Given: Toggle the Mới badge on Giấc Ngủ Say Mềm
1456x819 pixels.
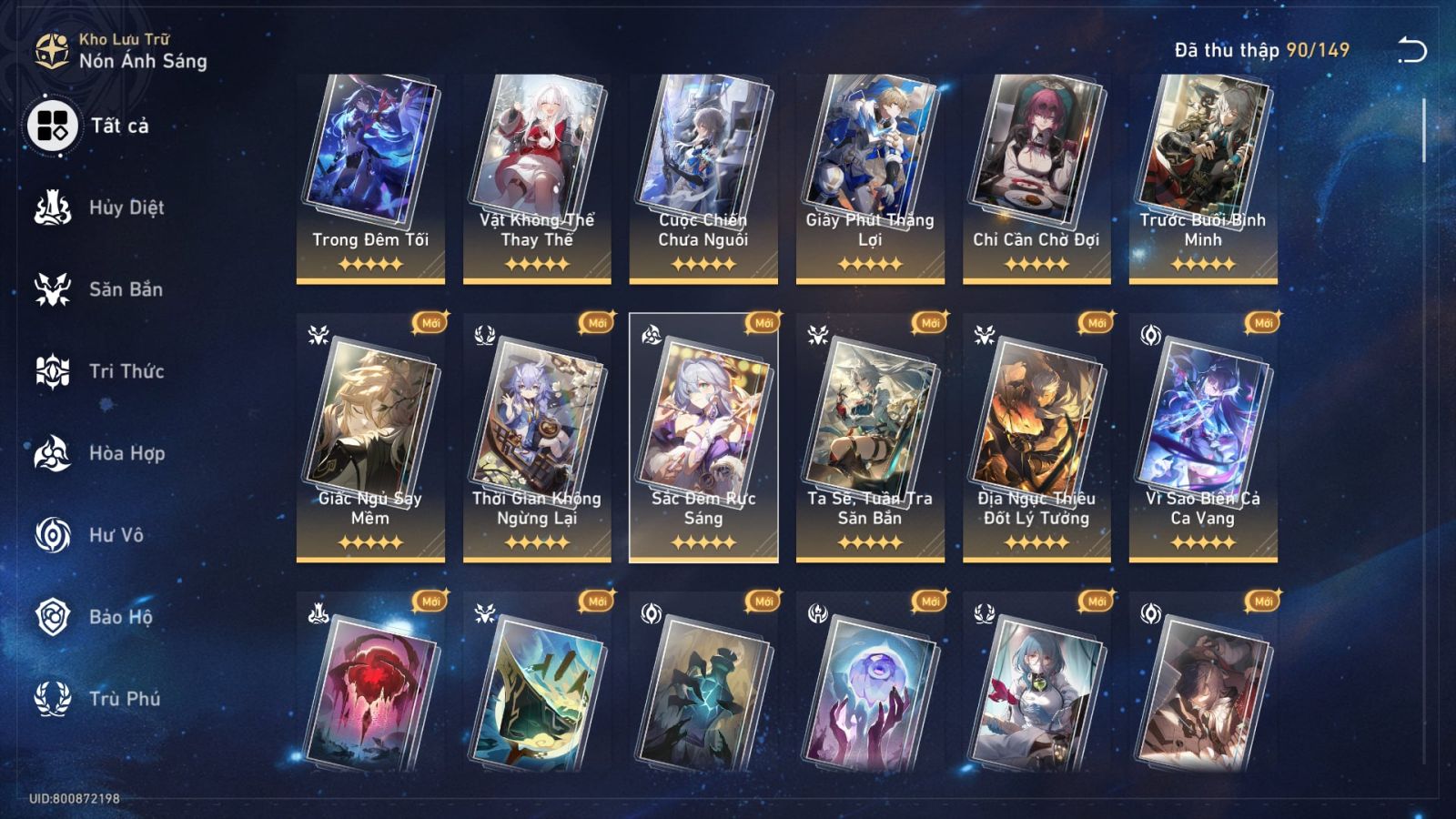Looking at the screenshot, I should [x=429, y=322].
